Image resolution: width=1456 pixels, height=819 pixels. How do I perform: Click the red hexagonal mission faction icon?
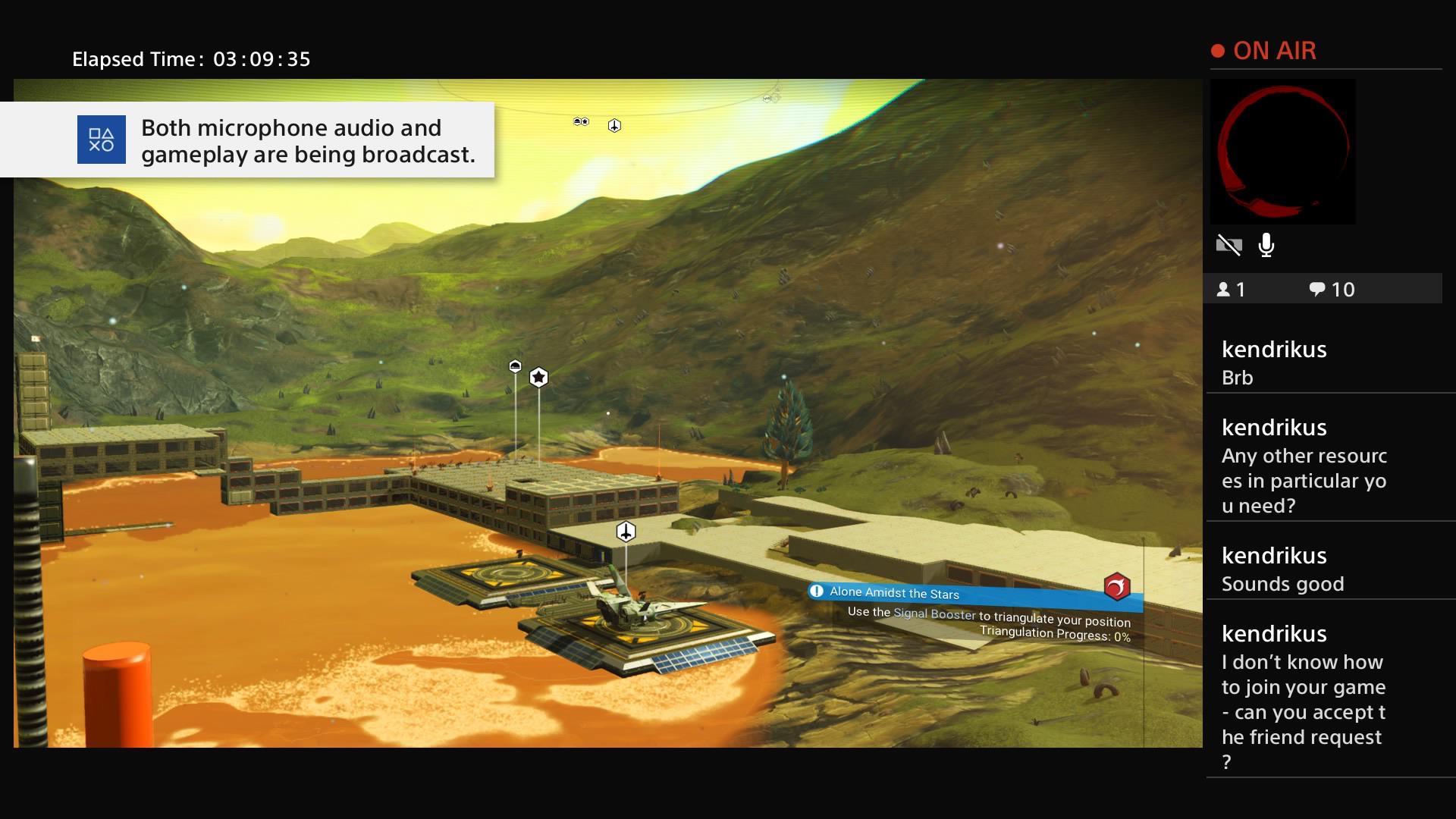pos(1119,586)
